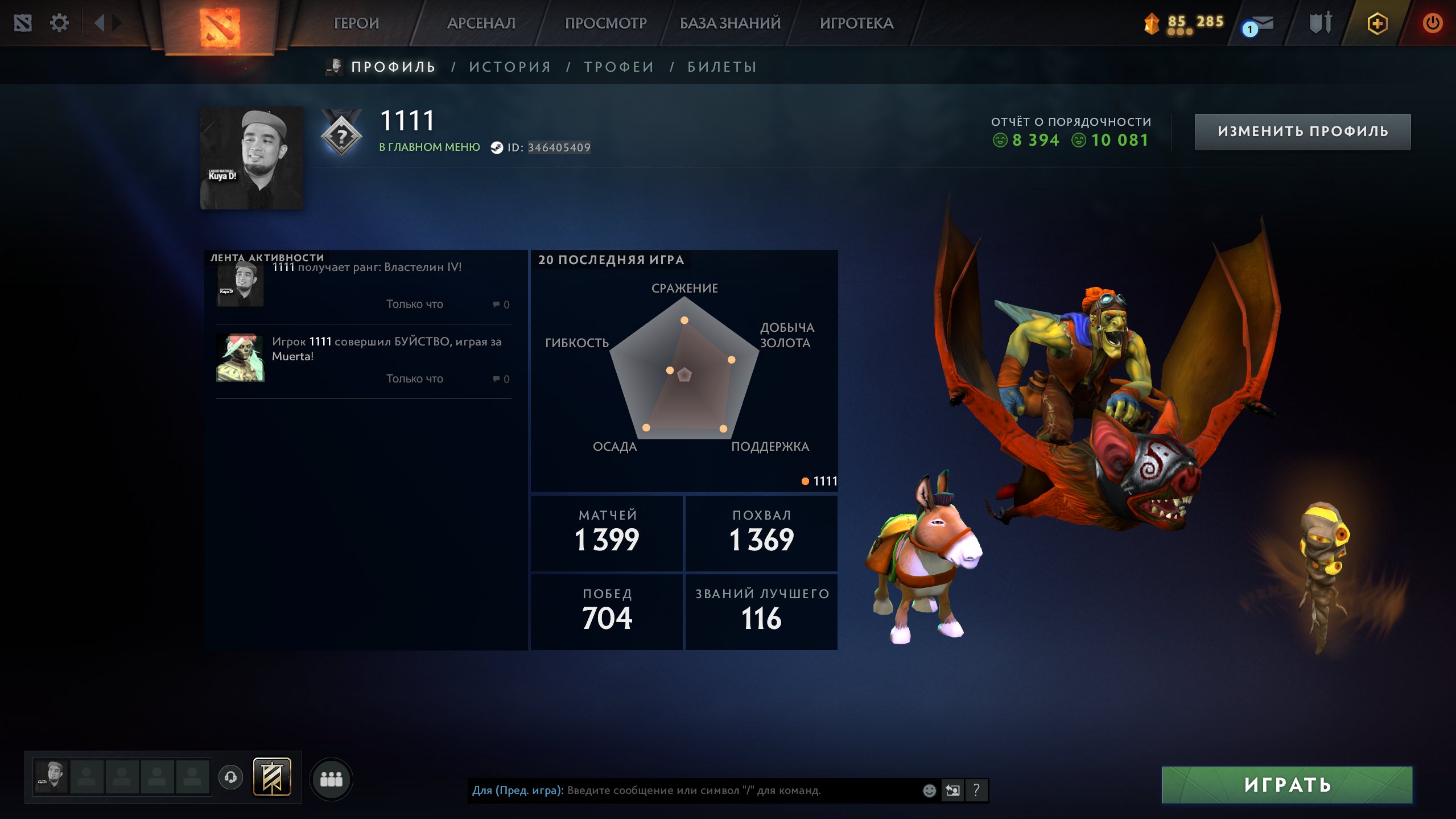Click the red power quit button
The image size is (1456, 819).
pos(1432,23)
